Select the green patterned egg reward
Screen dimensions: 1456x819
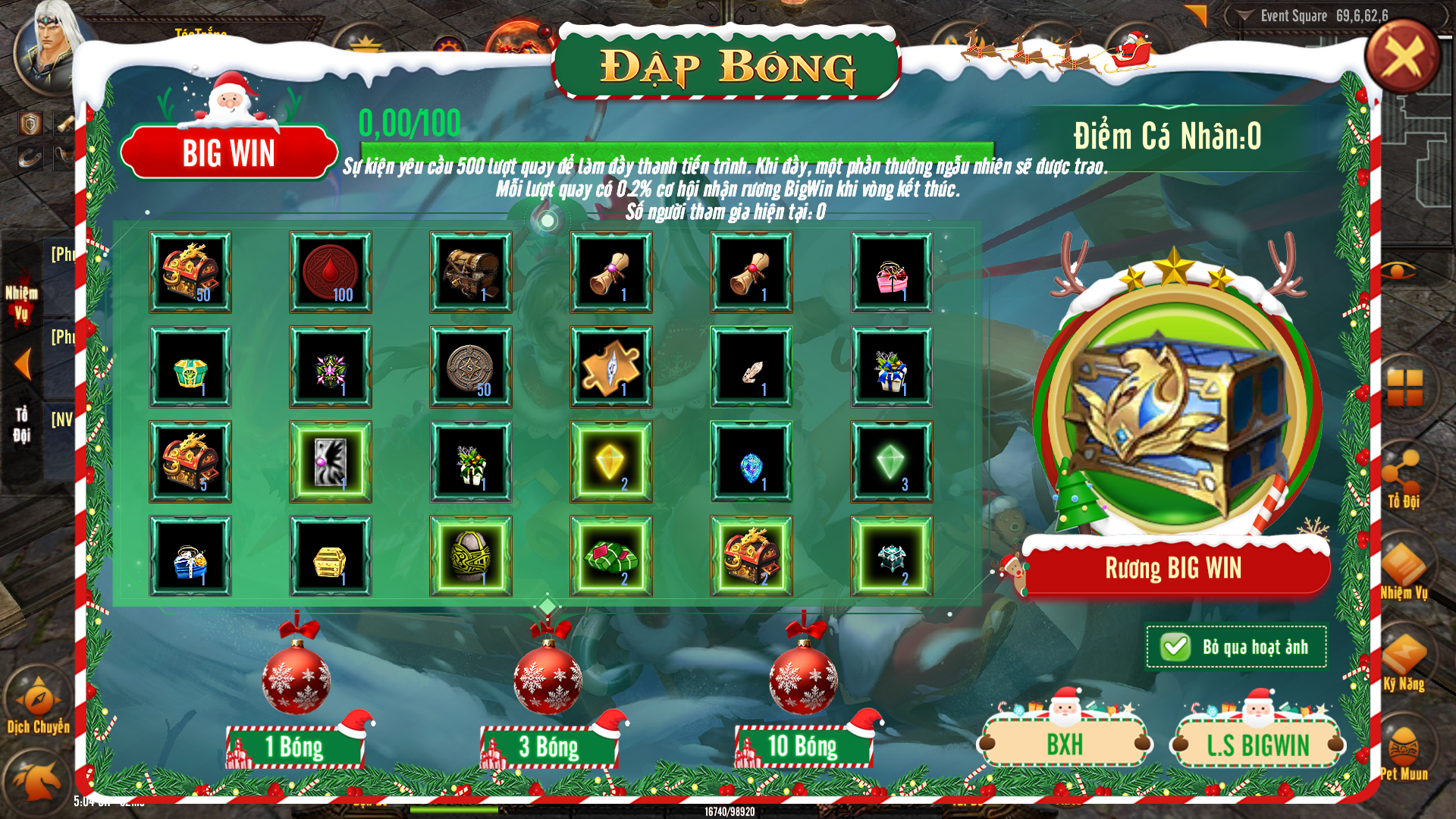coord(471,557)
